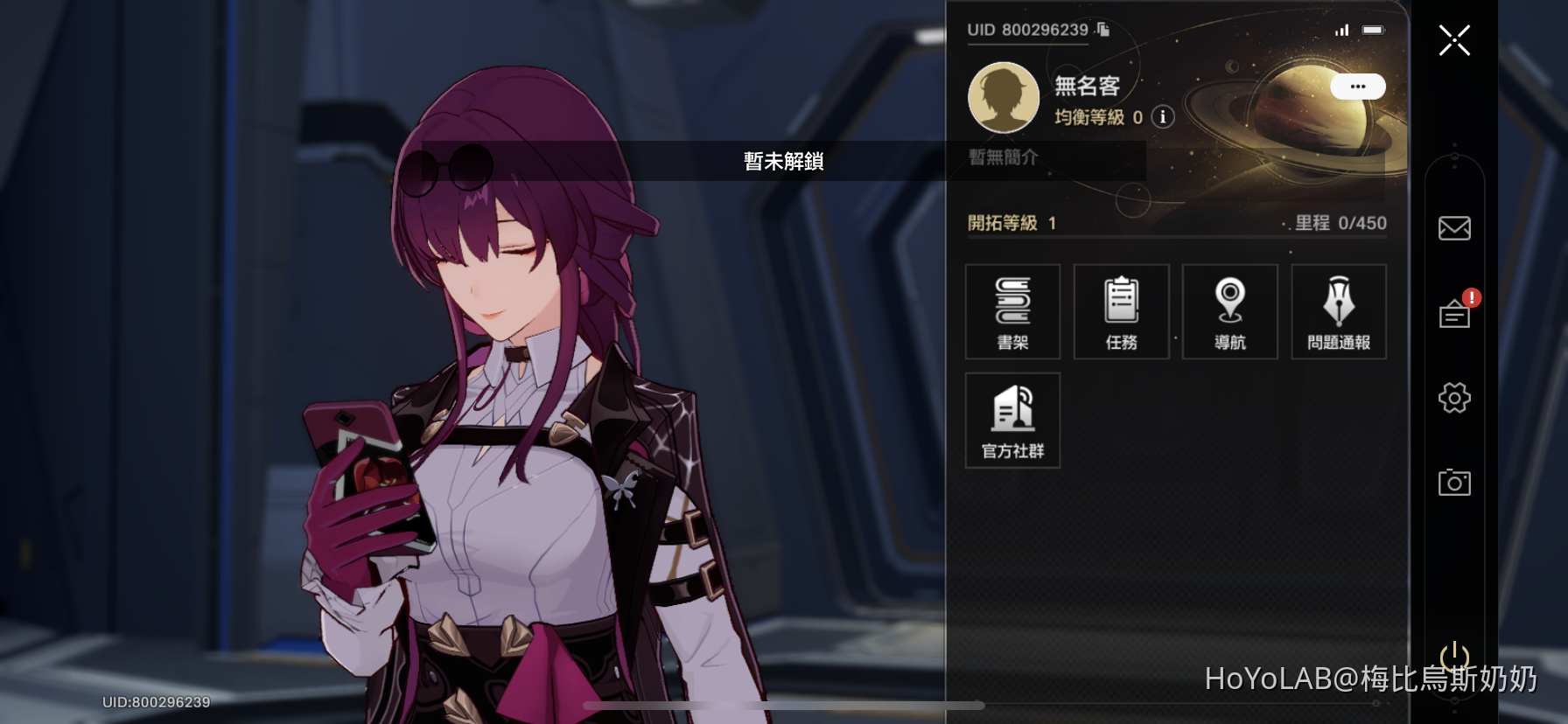The image size is (1568, 724).
Task: Open the game settings gear
Action: point(1454,397)
